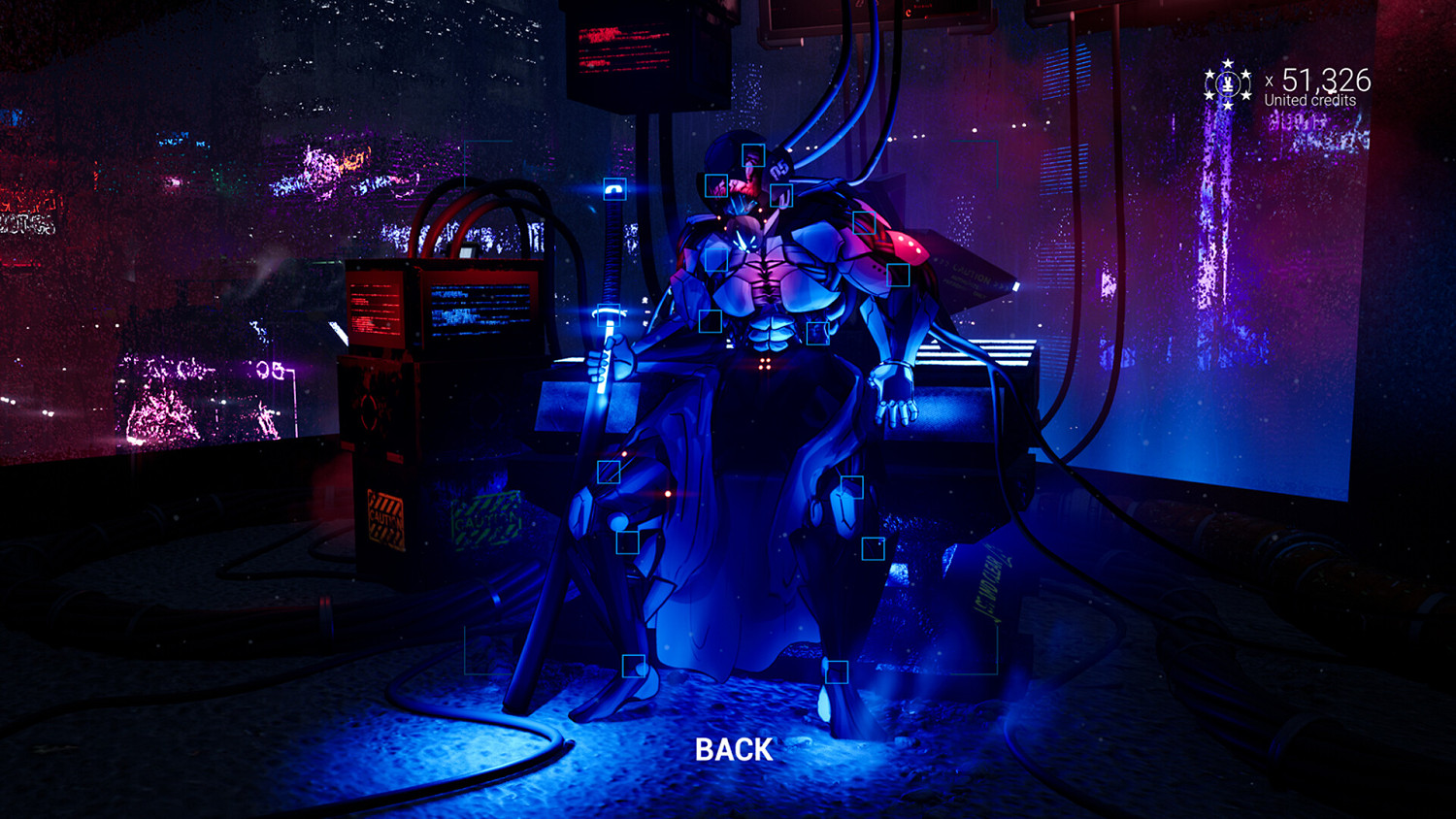Select the right thigh marker
This screenshot has height=819, width=1456.
tap(852, 486)
